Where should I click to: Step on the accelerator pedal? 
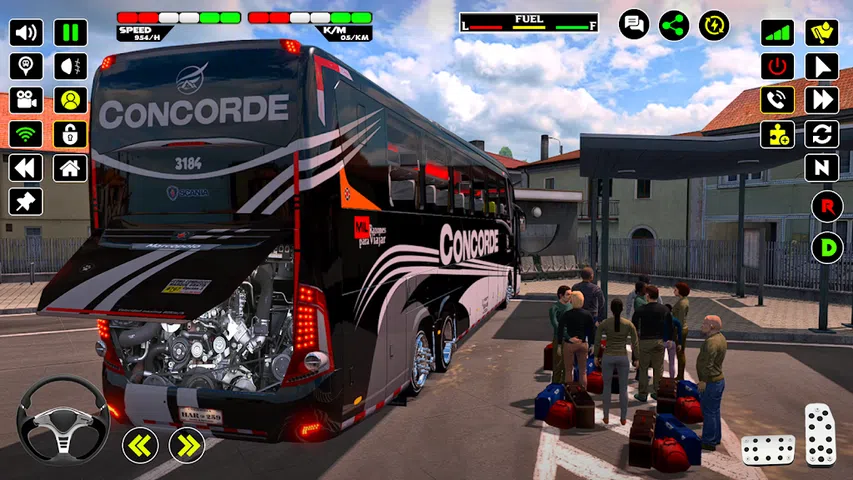[820, 434]
